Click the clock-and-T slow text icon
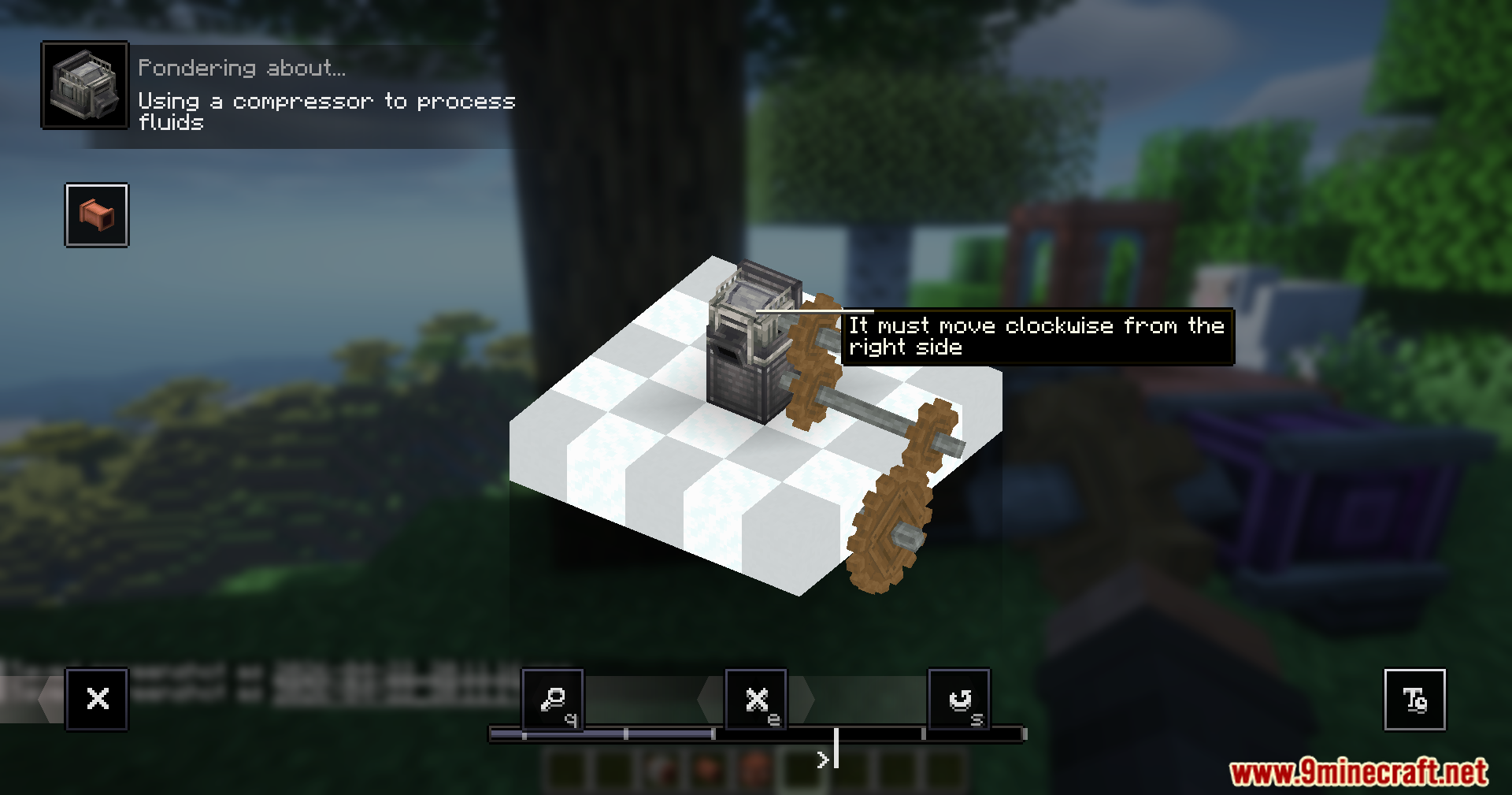The height and width of the screenshot is (795, 1512). point(1414,699)
